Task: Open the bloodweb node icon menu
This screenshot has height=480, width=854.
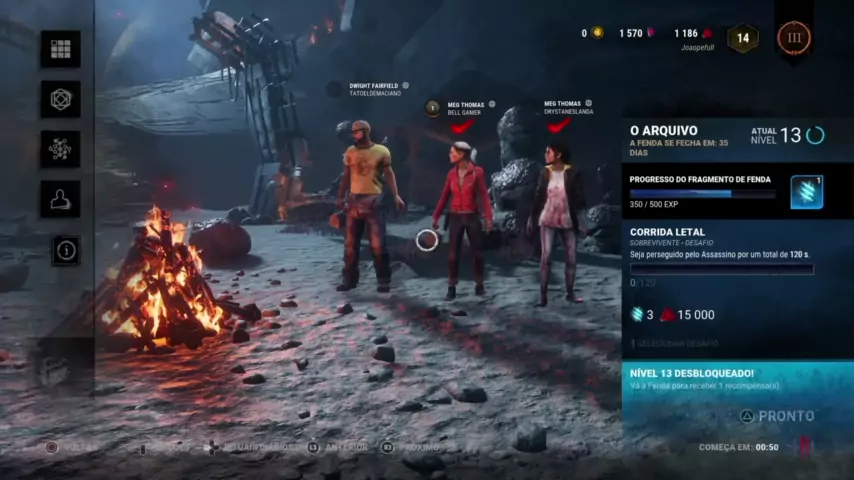Action: [60, 149]
